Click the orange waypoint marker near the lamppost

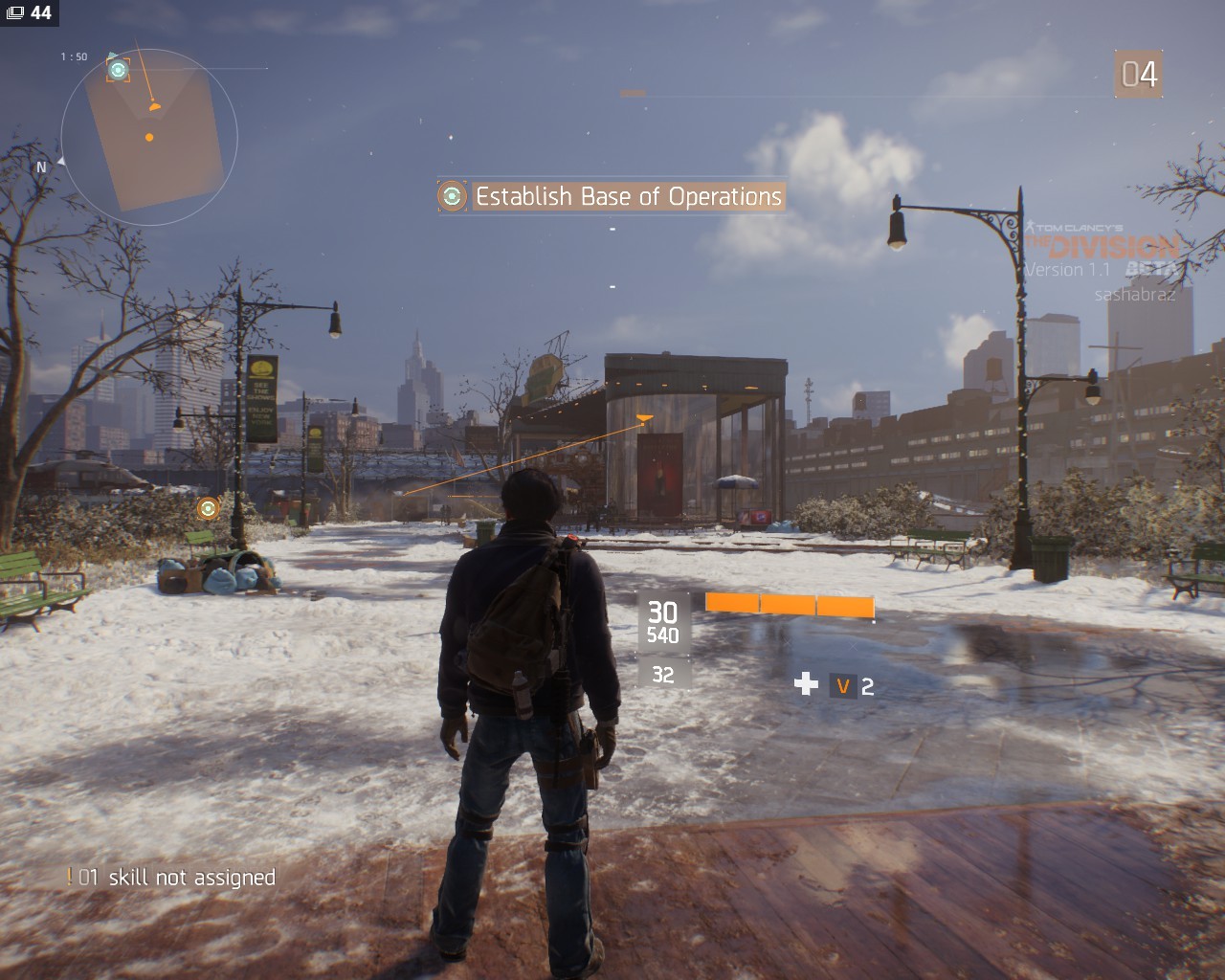pos(208,508)
